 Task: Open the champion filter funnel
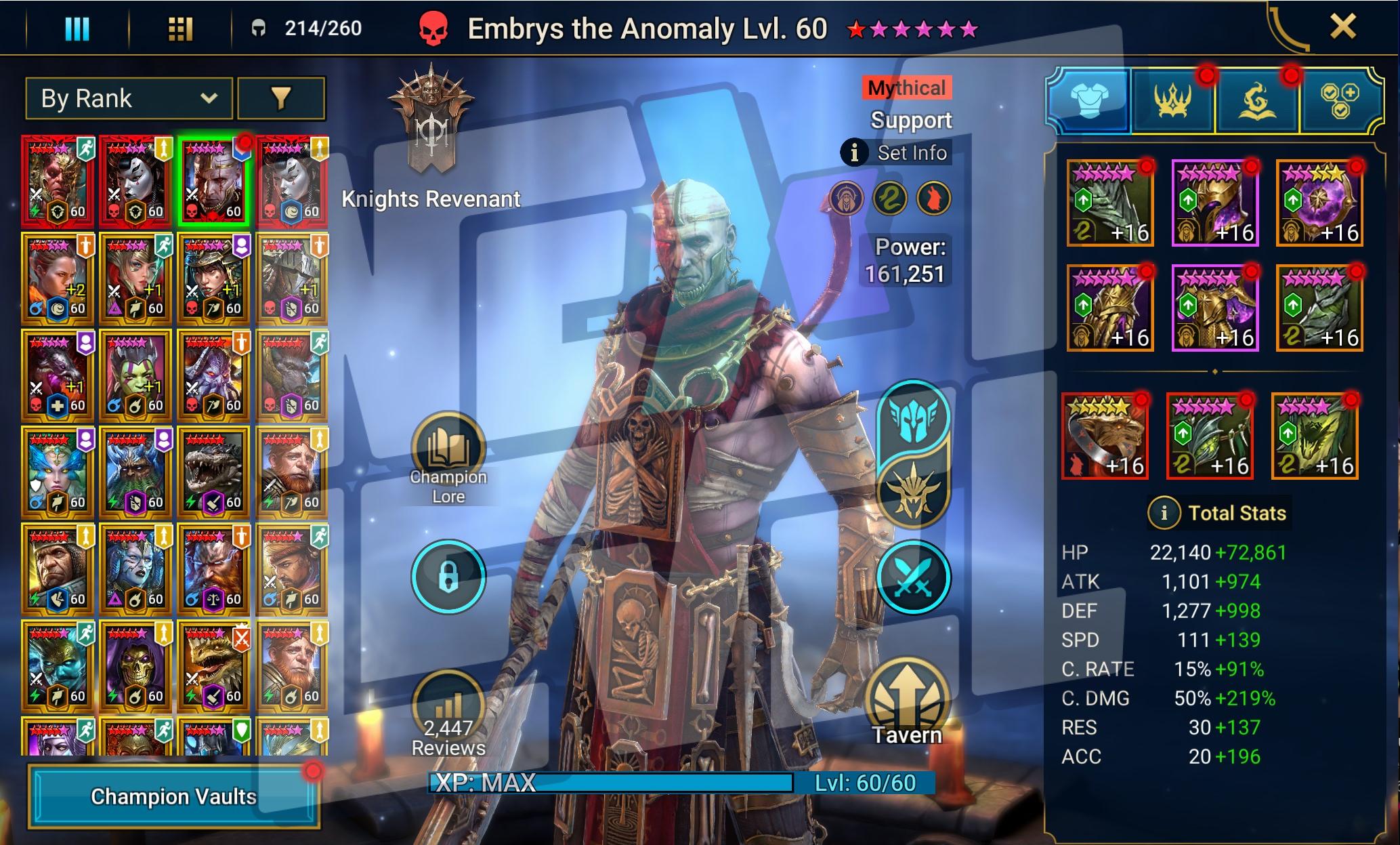(x=281, y=99)
